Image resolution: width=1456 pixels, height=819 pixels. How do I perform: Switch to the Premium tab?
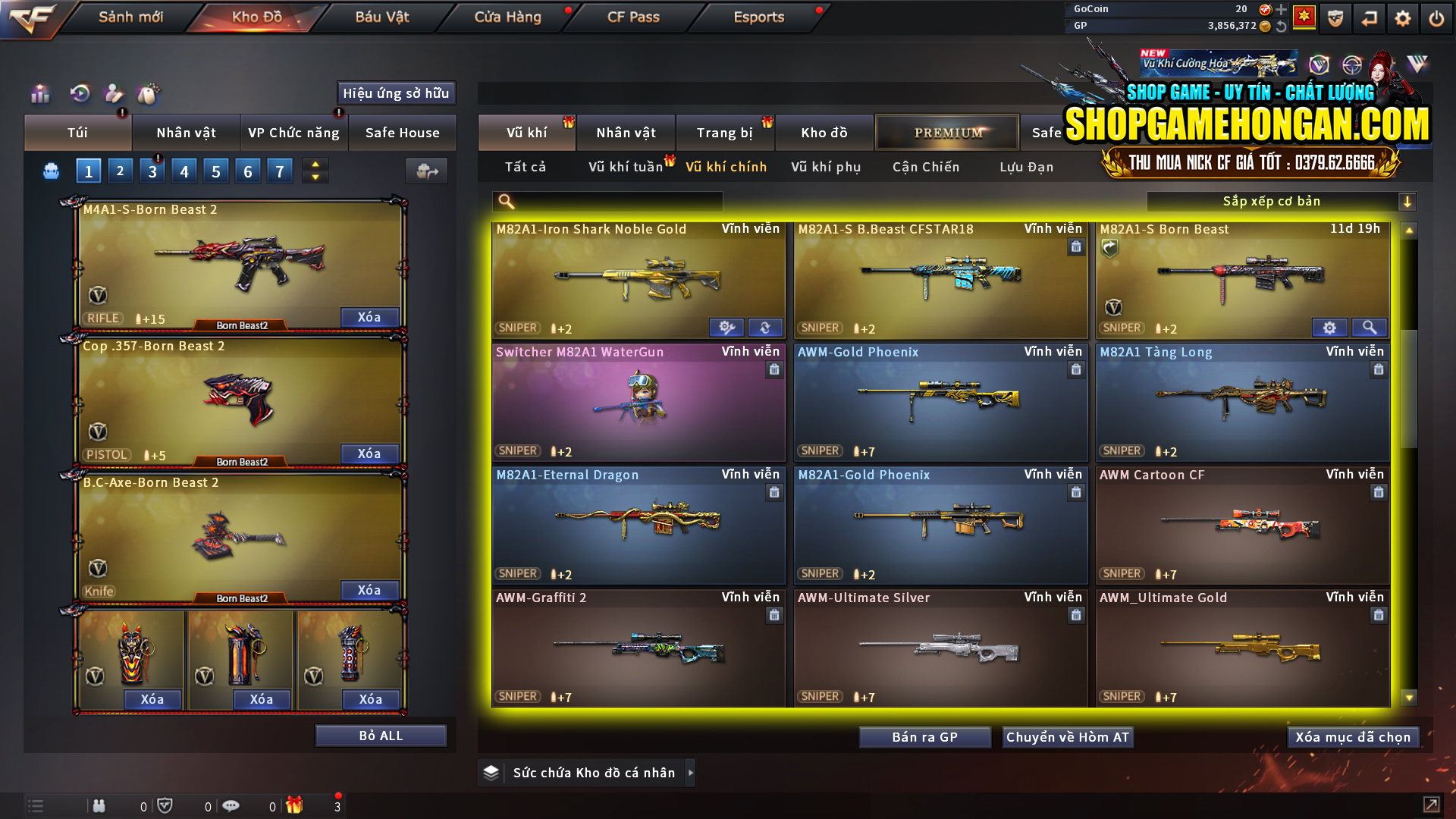[x=946, y=132]
